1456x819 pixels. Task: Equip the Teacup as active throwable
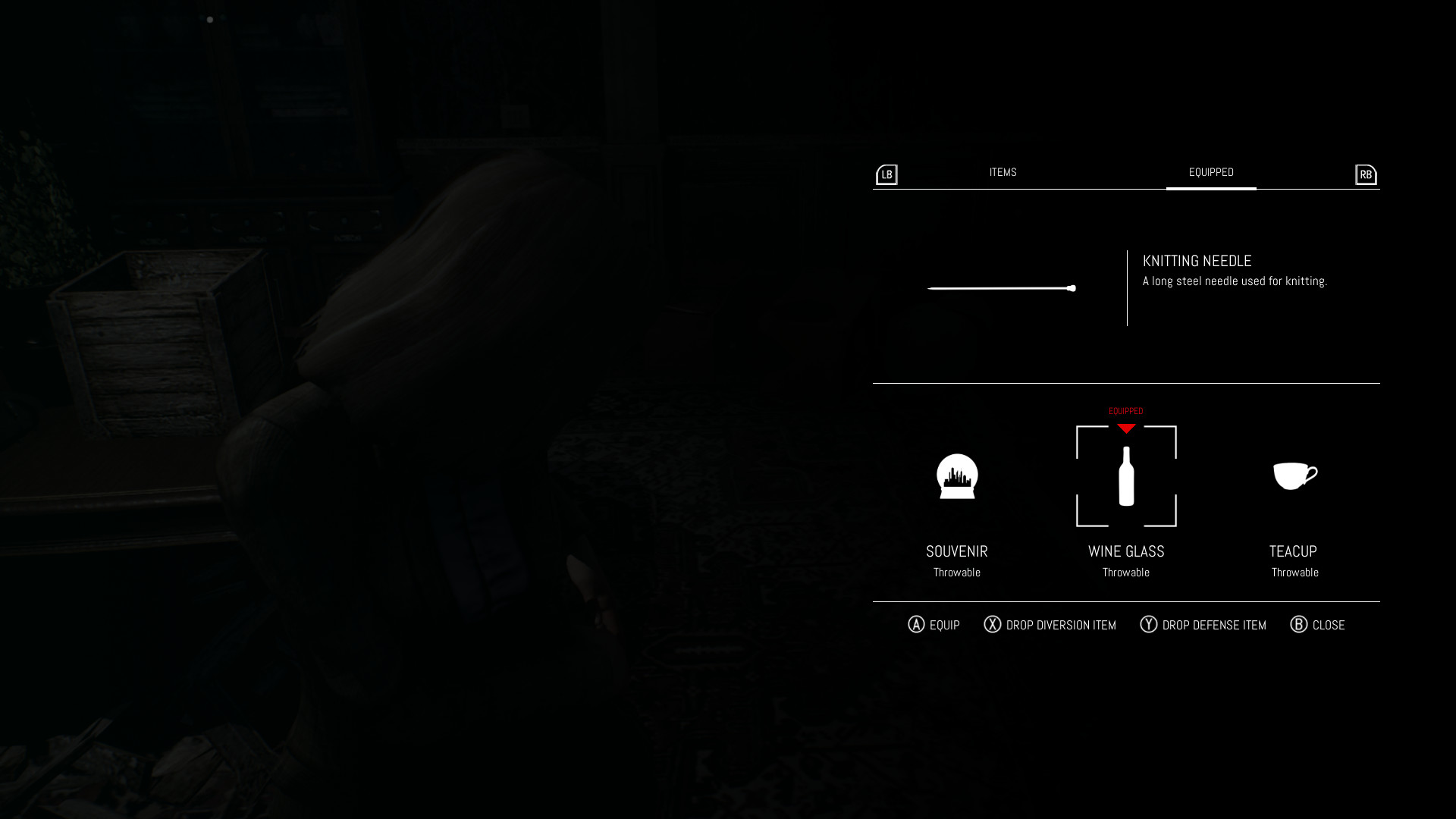tap(1295, 476)
